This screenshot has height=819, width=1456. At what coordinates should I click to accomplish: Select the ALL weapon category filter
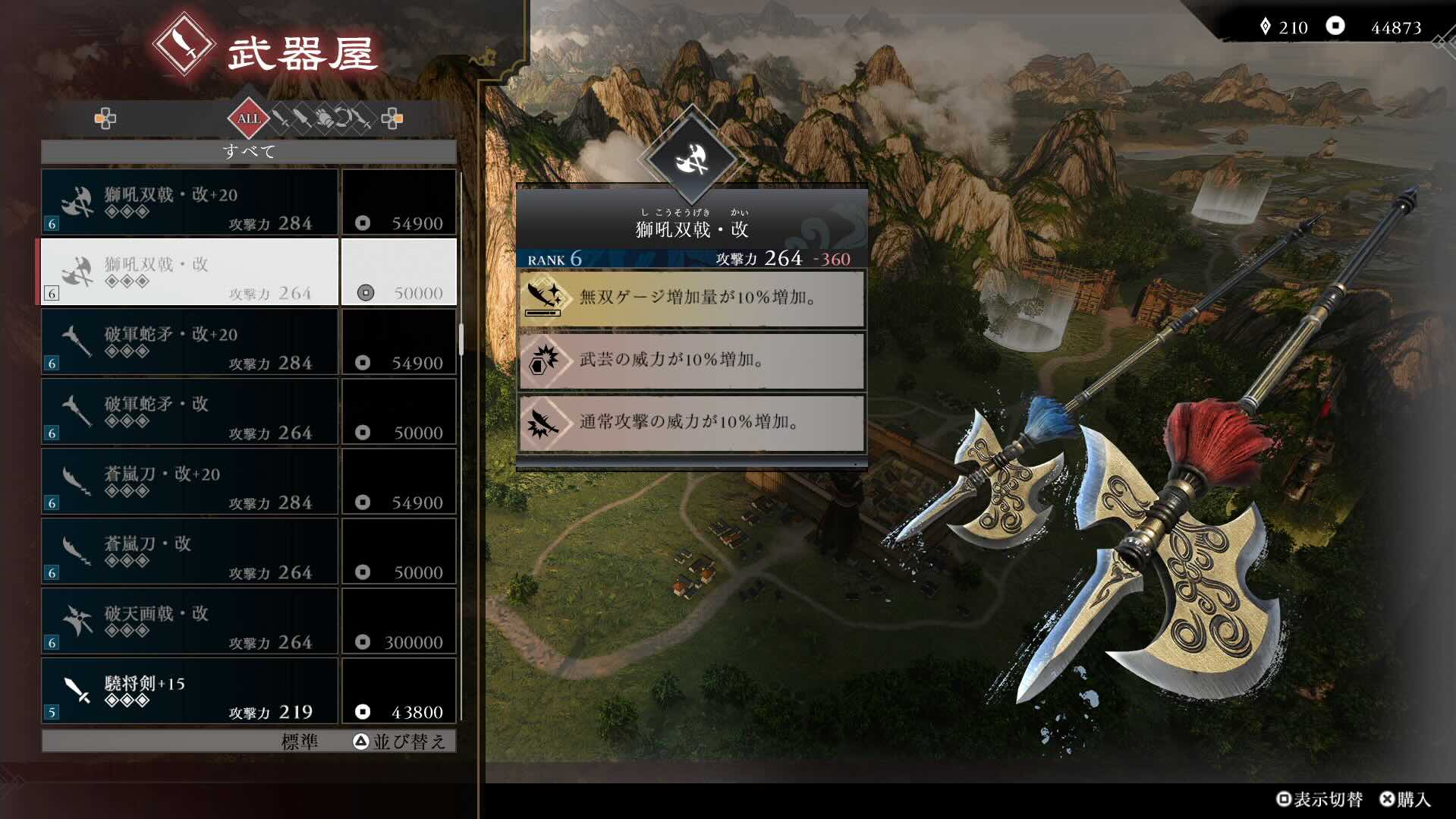[x=249, y=119]
